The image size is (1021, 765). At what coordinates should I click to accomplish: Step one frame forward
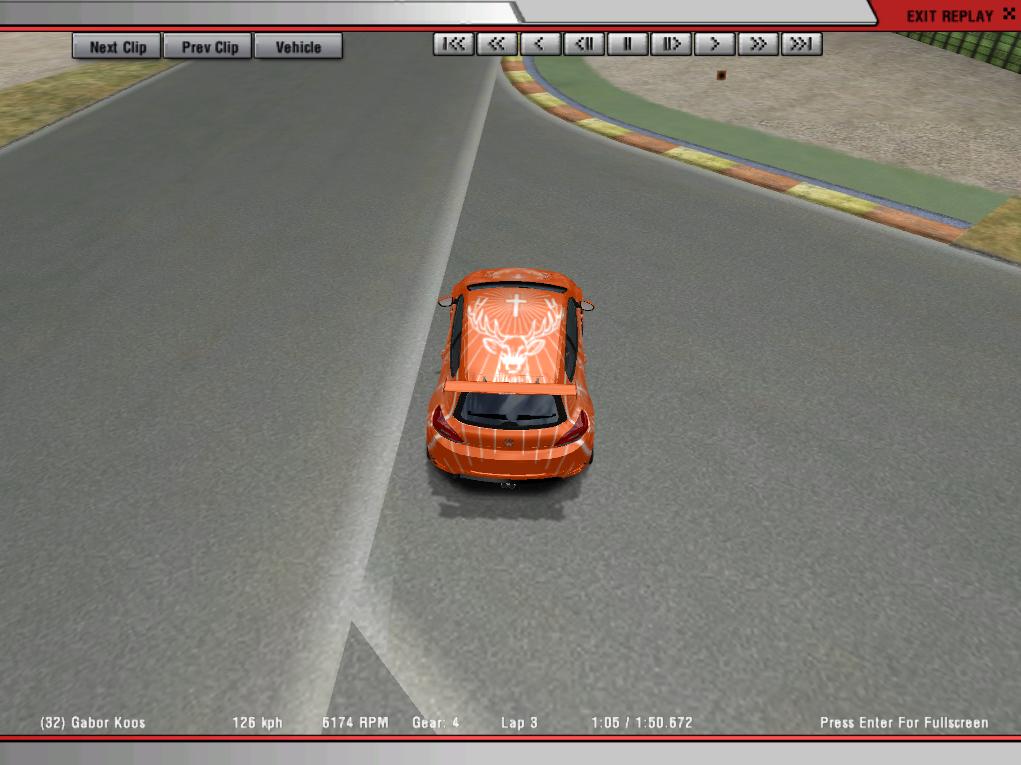(x=671, y=44)
